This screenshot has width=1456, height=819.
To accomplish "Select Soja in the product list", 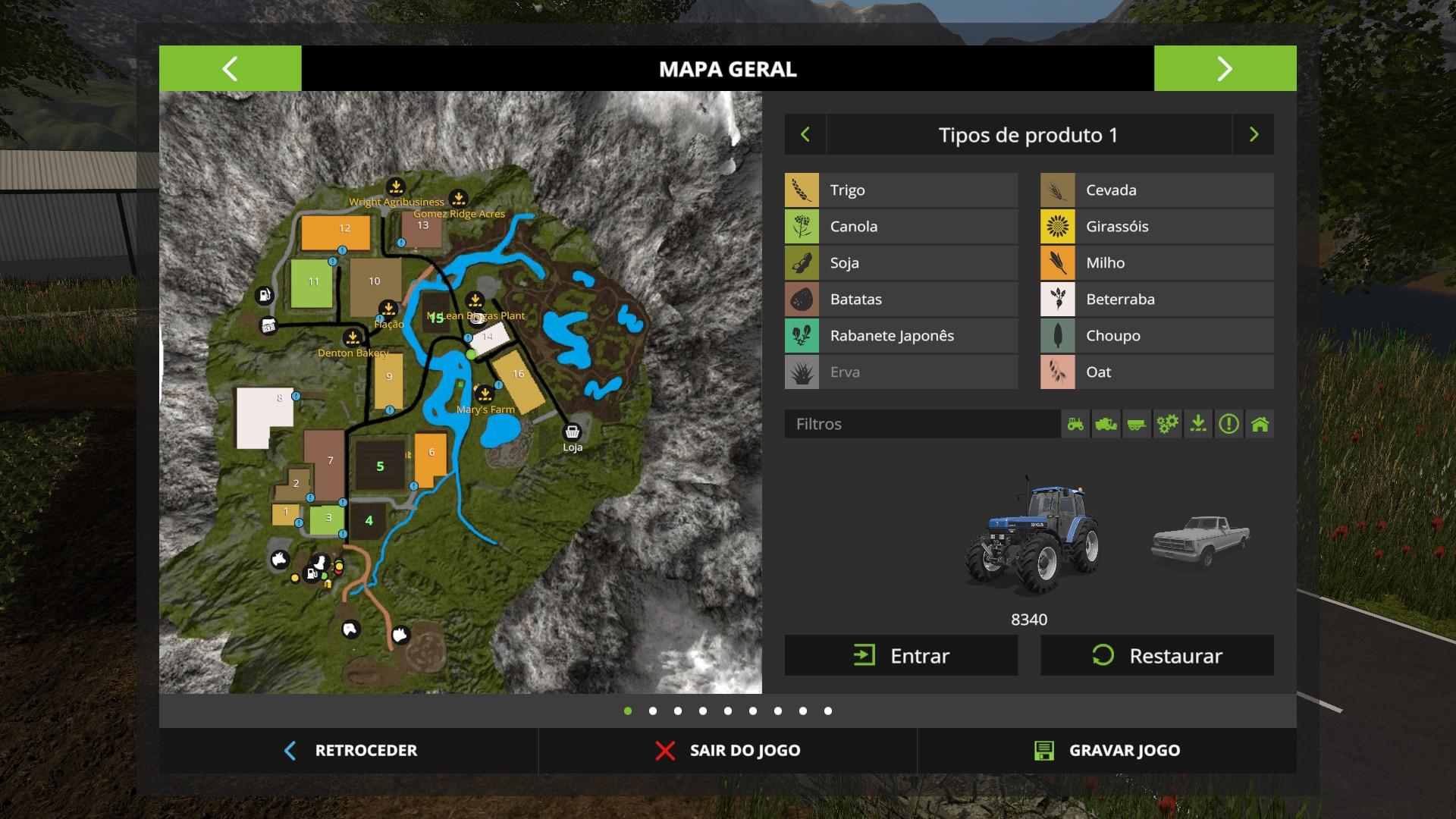I will (901, 263).
